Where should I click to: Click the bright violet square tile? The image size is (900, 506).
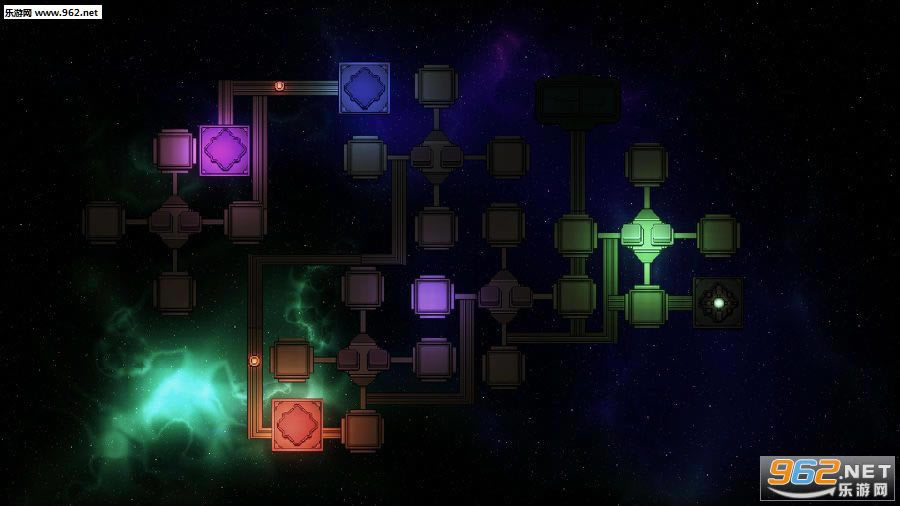(432, 297)
